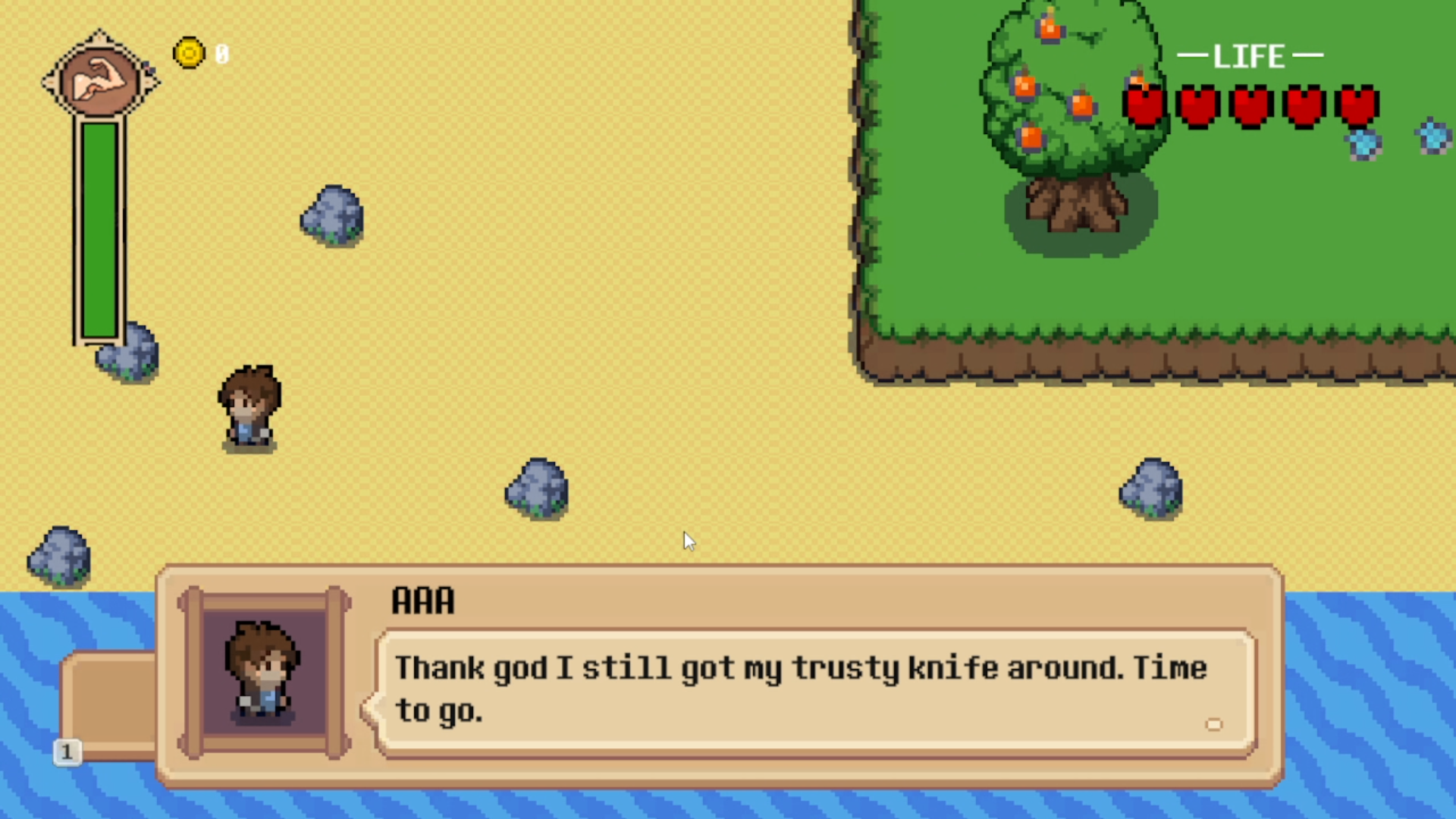Image resolution: width=1456 pixels, height=819 pixels.
Task: Click the rightmost blue gem at screen edge
Action: pyautogui.click(x=1432, y=136)
